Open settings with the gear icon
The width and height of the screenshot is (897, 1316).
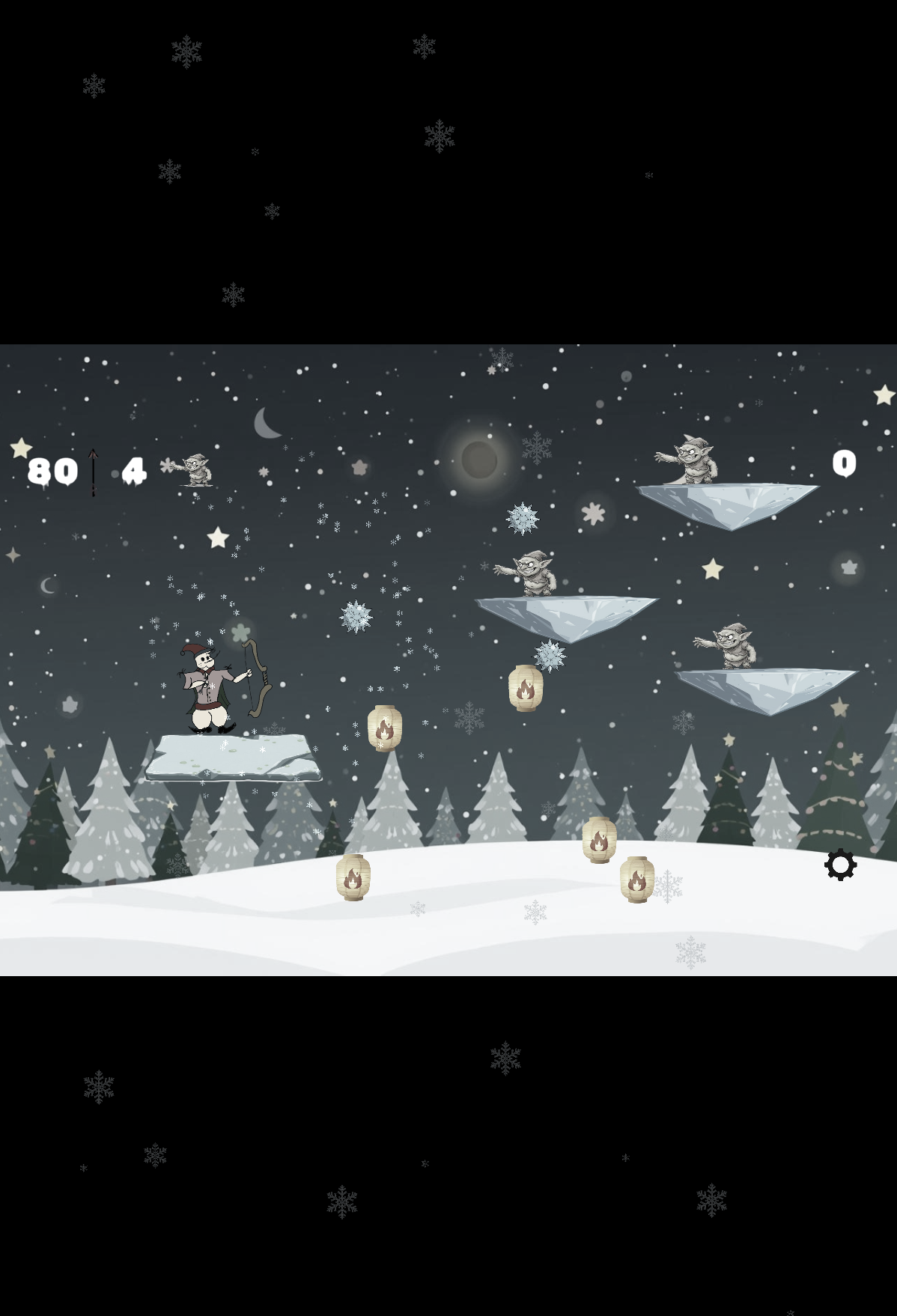840,865
